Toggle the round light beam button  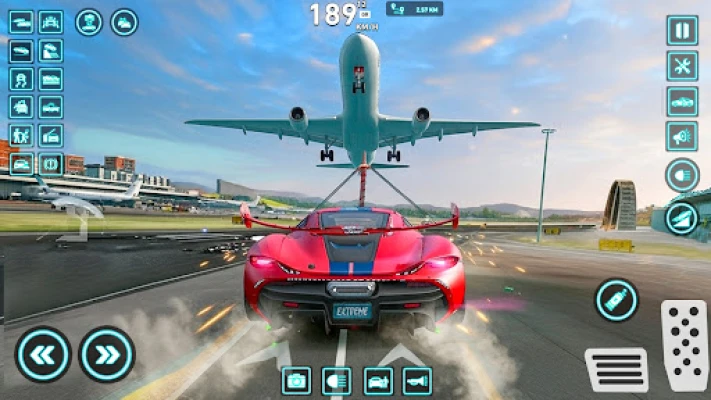pyautogui.click(x=682, y=175)
